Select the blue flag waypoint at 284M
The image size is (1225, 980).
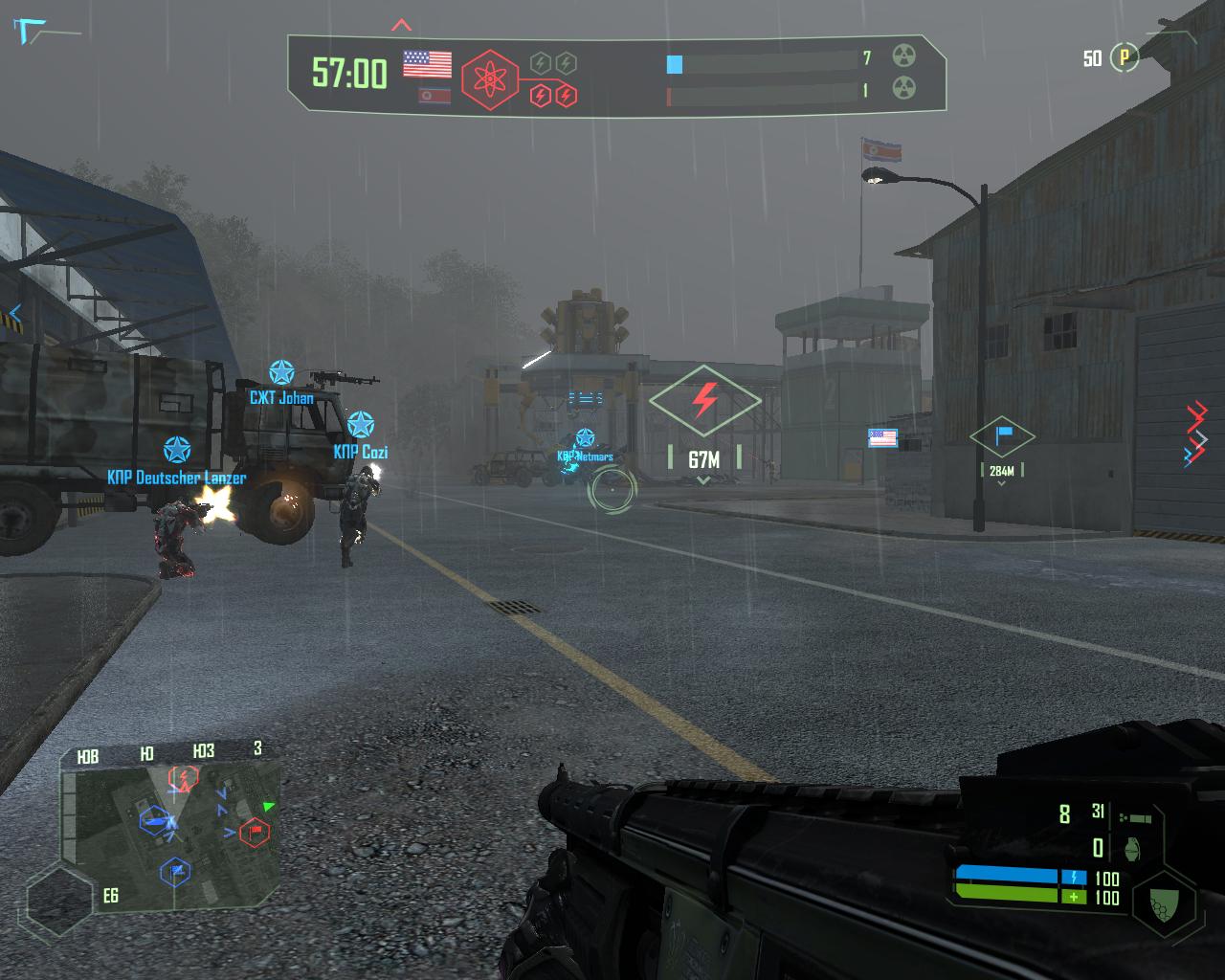pos(1002,436)
